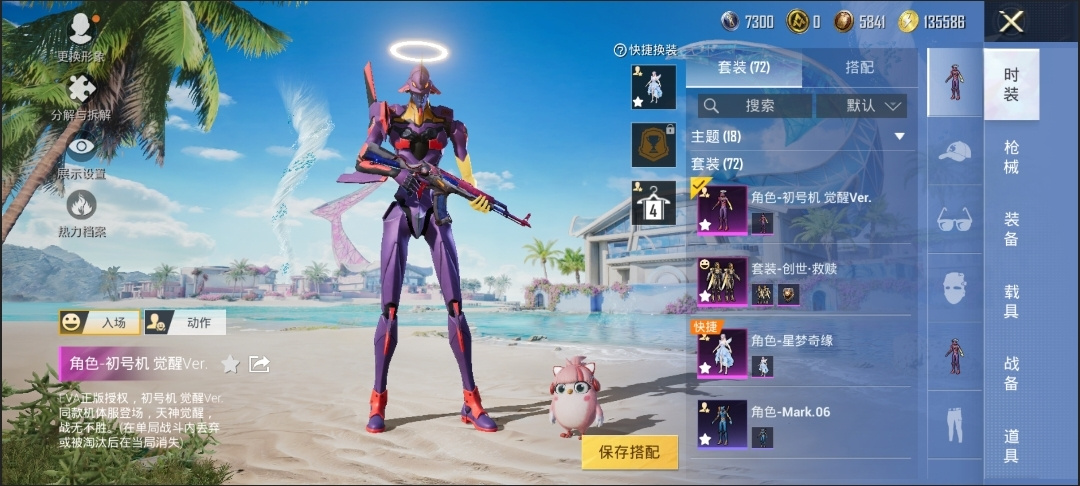
Task: Select the 套装 (72) tab
Action: click(x=744, y=67)
